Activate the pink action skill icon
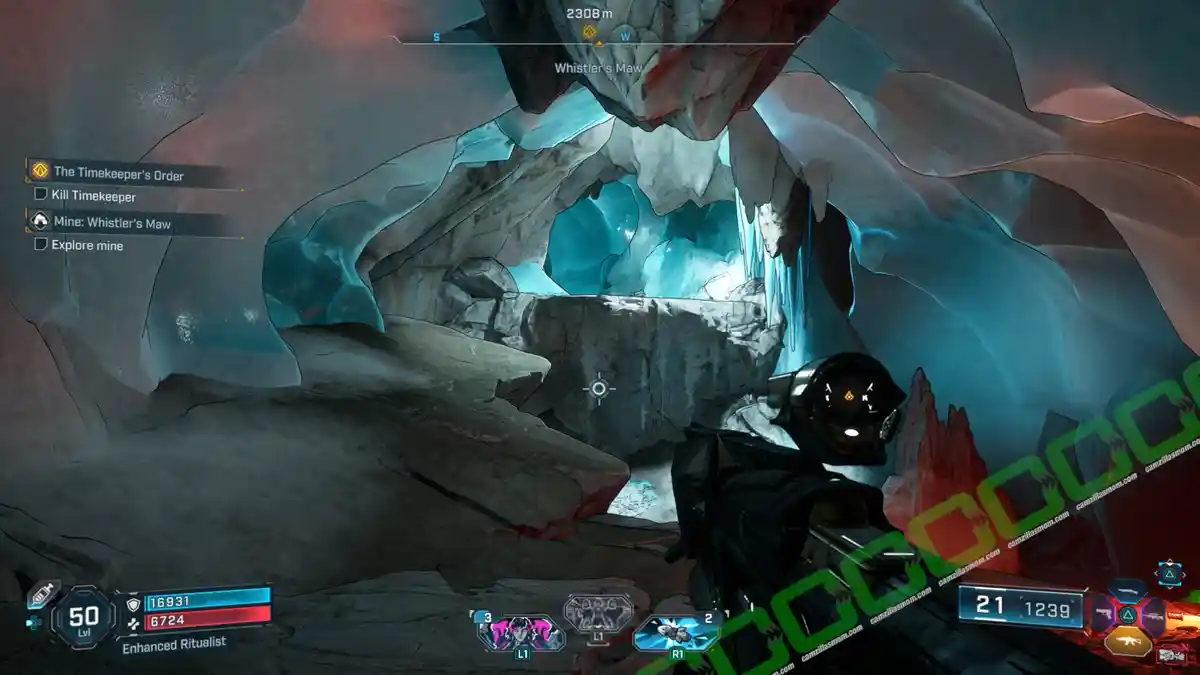The height and width of the screenshot is (675, 1200). [x=521, y=632]
